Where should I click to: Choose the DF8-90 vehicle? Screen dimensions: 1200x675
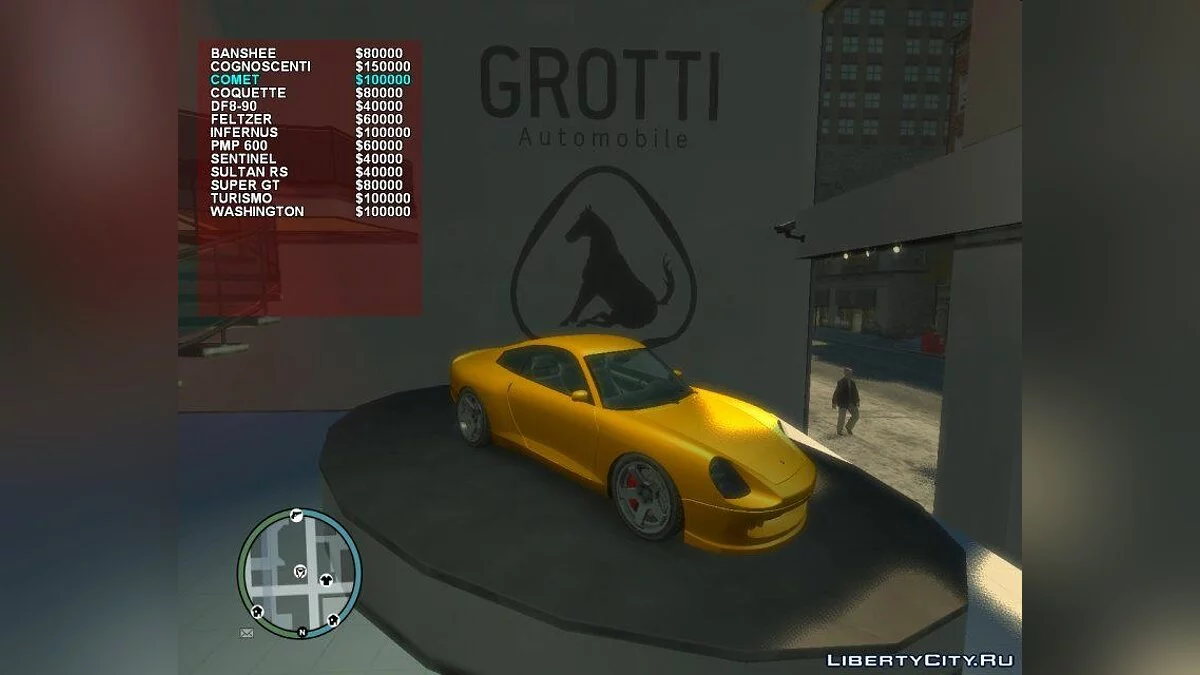[x=236, y=106]
